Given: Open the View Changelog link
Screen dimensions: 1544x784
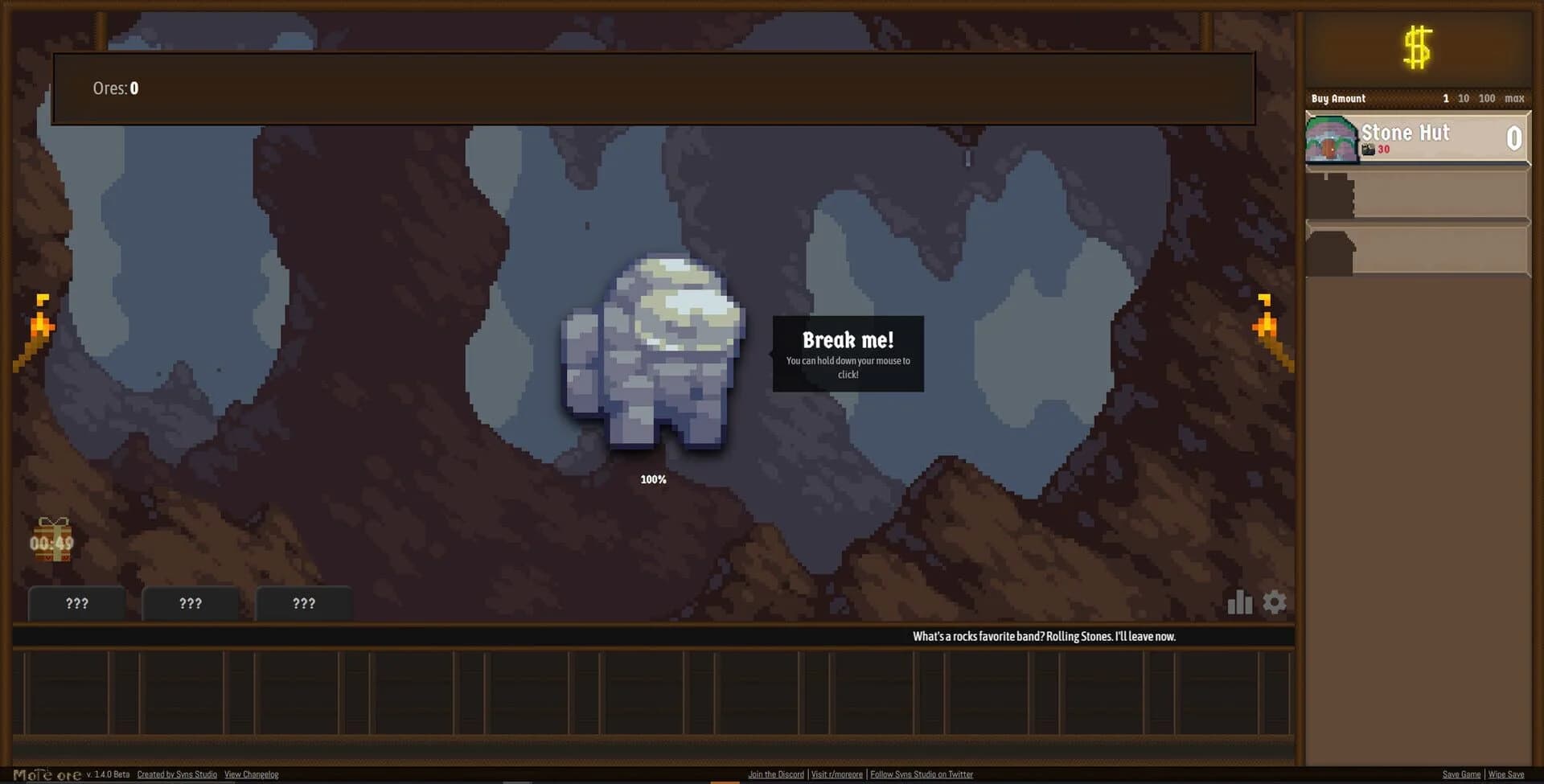Looking at the screenshot, I should tap(251, 774).
